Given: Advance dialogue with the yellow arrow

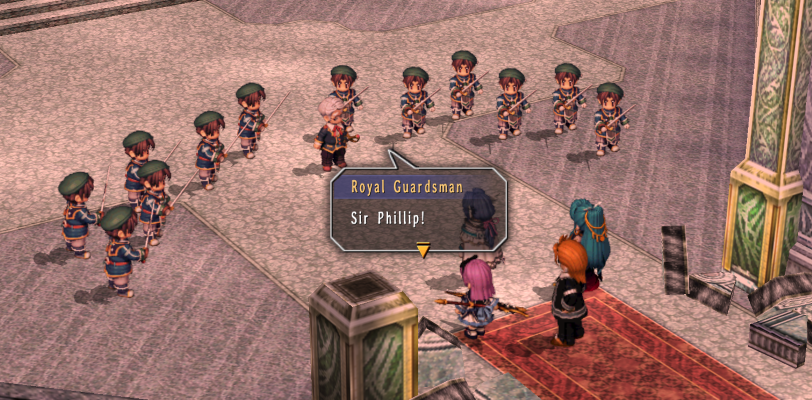Looking at the screenshot, I should pos(423,250).
